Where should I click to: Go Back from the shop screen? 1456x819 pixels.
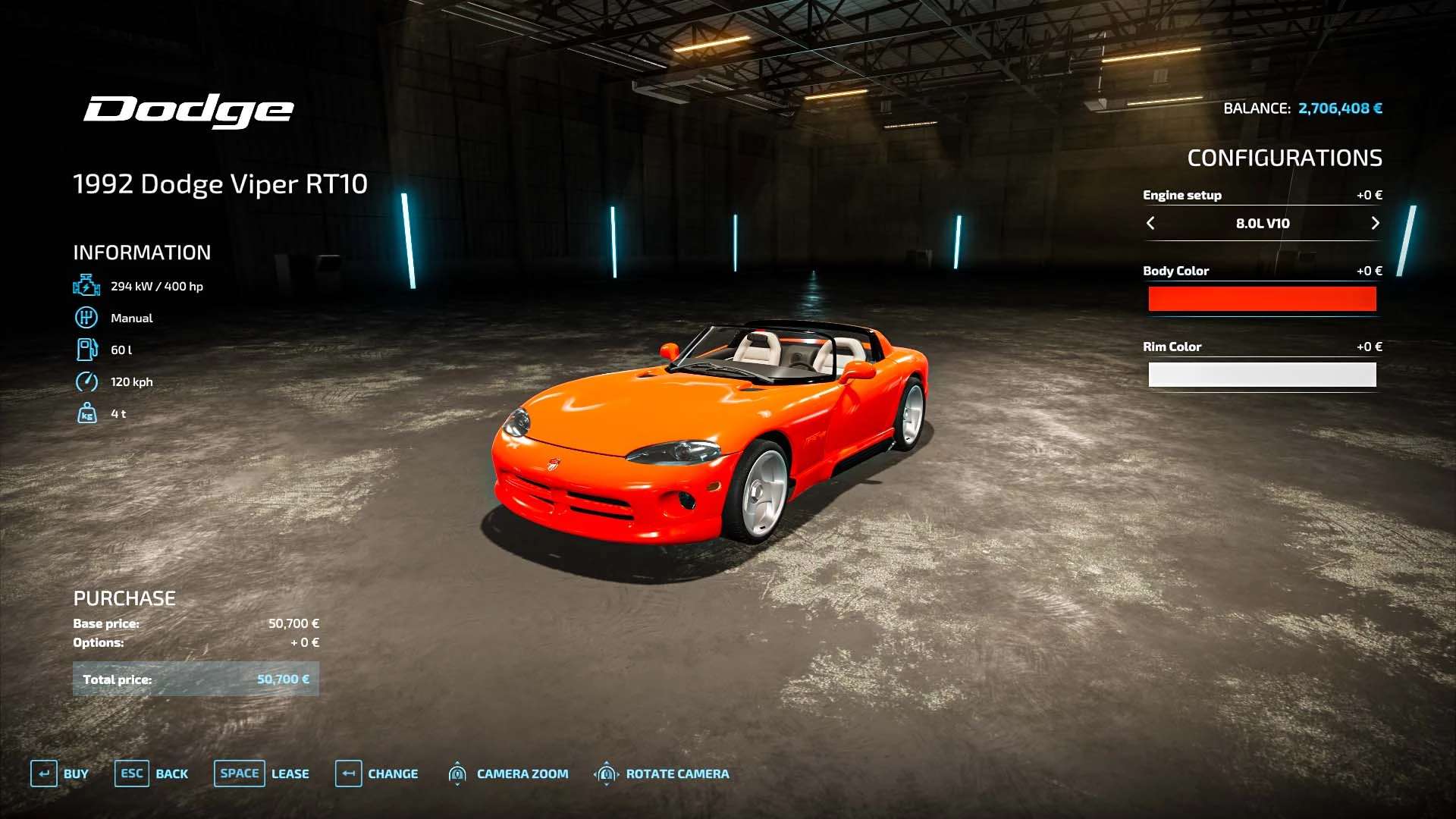pyautogui.click(x=151, y=773)
